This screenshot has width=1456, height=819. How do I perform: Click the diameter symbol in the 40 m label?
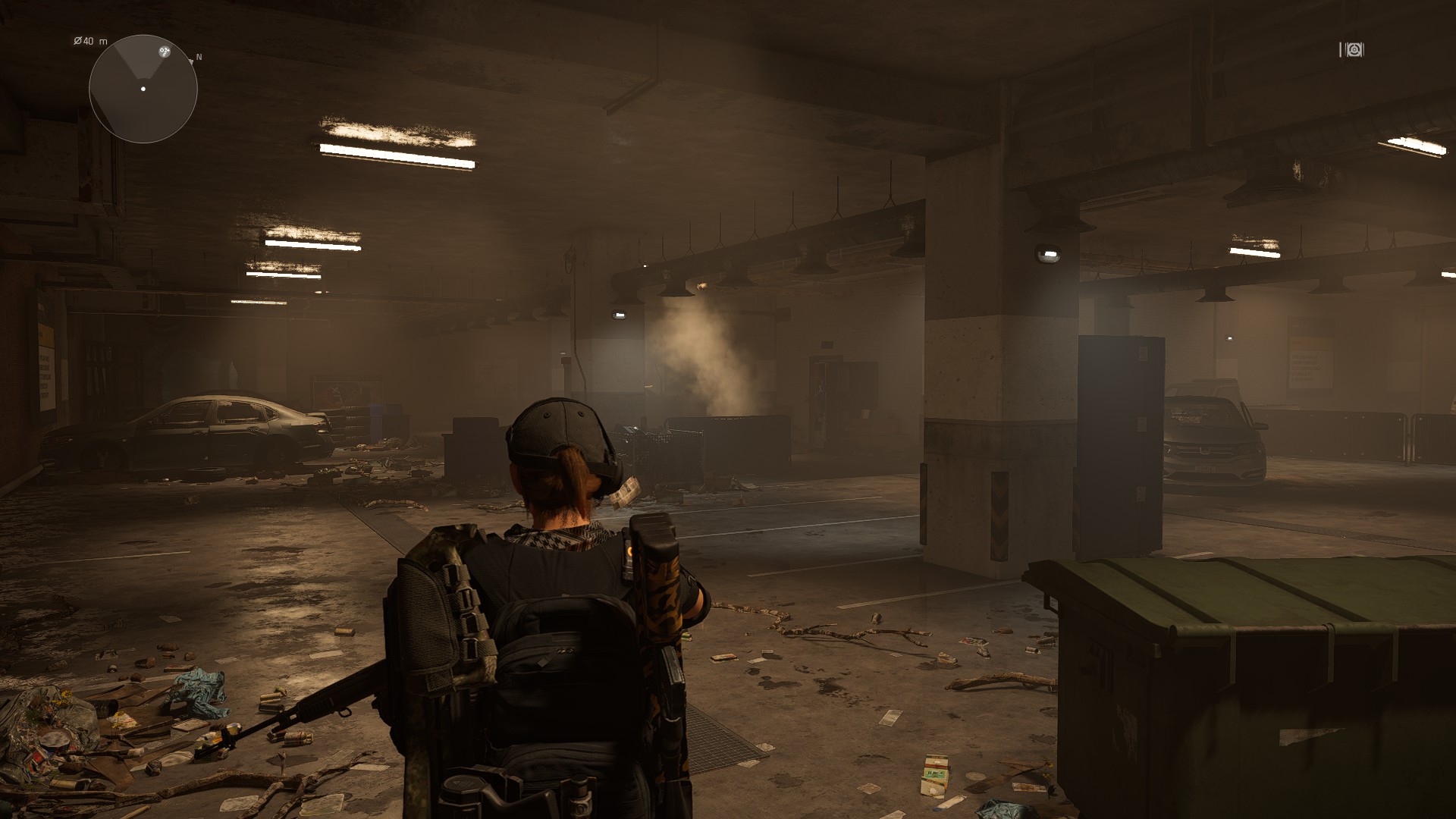pyautogui.click(x=77, y=41)
